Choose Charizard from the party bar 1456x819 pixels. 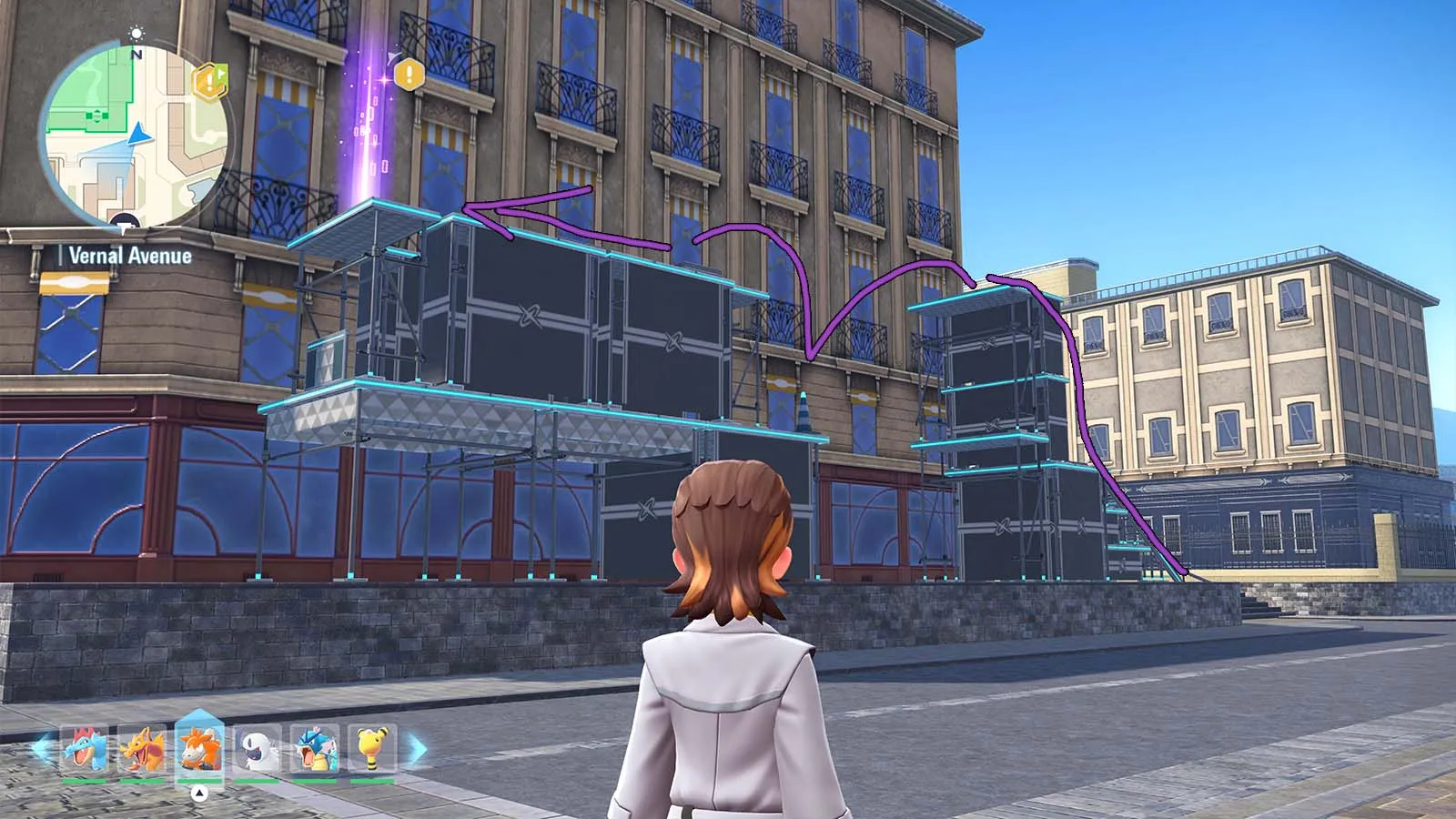tap(142, 750)
